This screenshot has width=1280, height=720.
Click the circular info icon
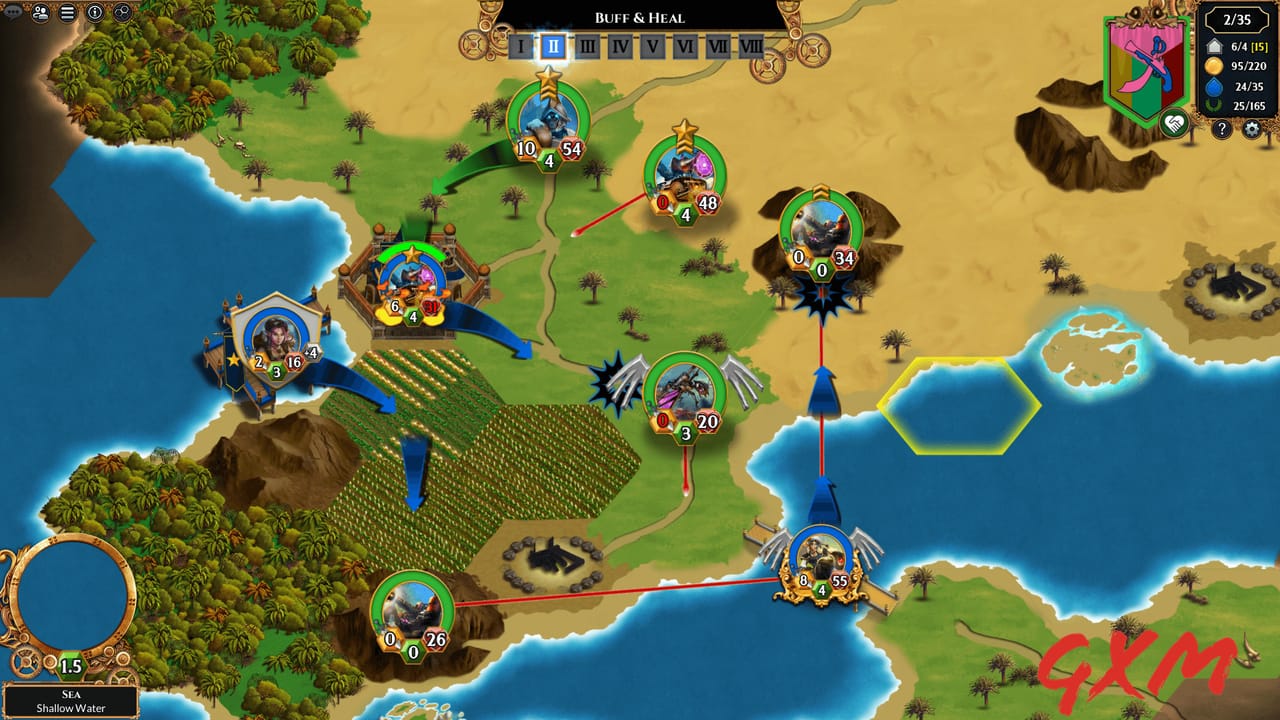94,13
